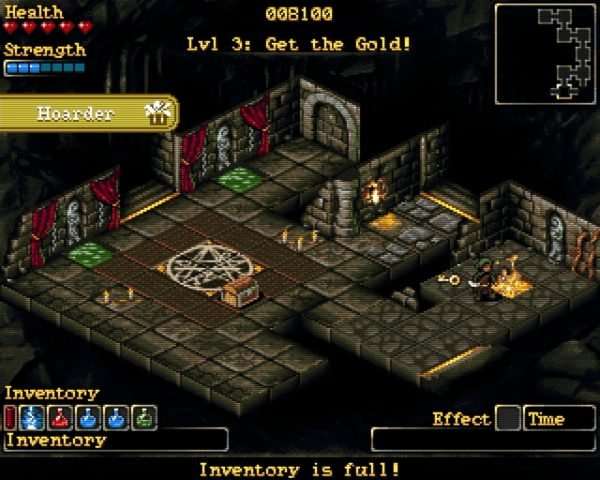Select the green potion in the inventory

[x=145, y=418]
